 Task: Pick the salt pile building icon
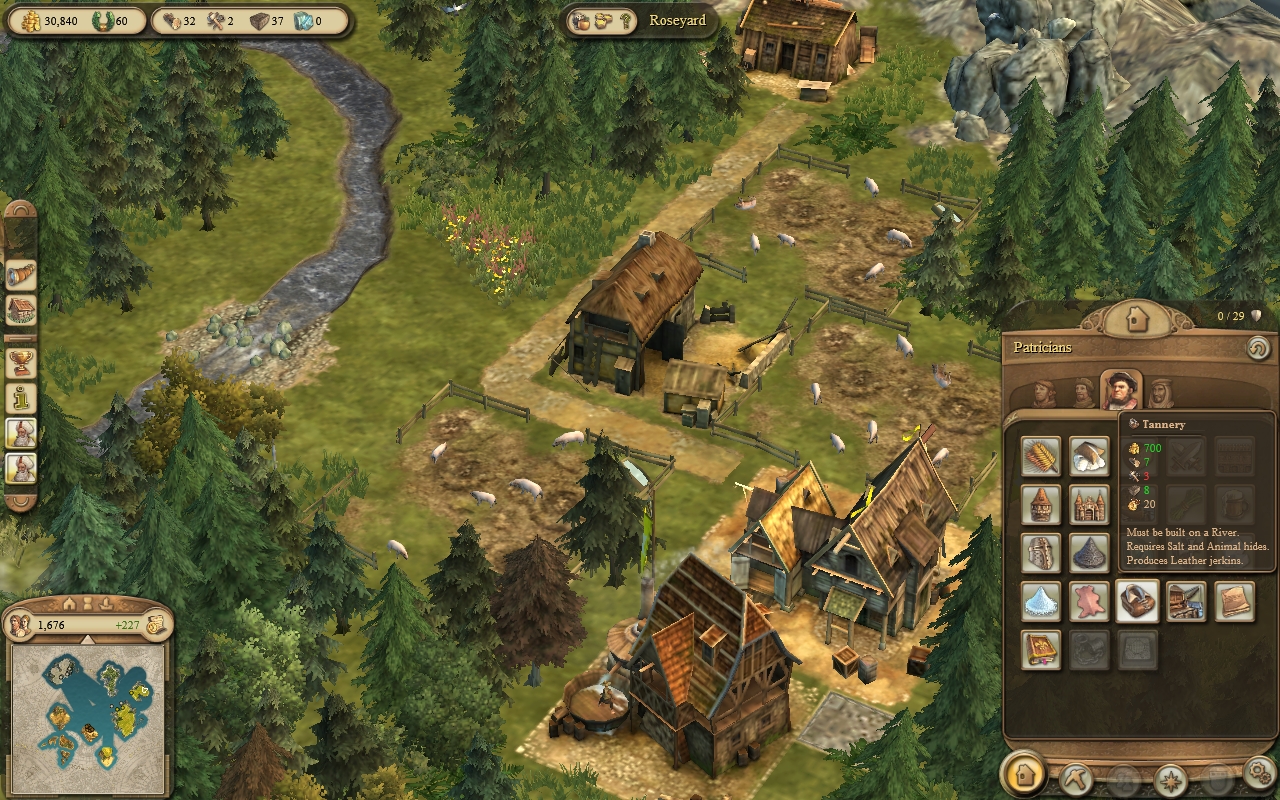coord(1041,601)
